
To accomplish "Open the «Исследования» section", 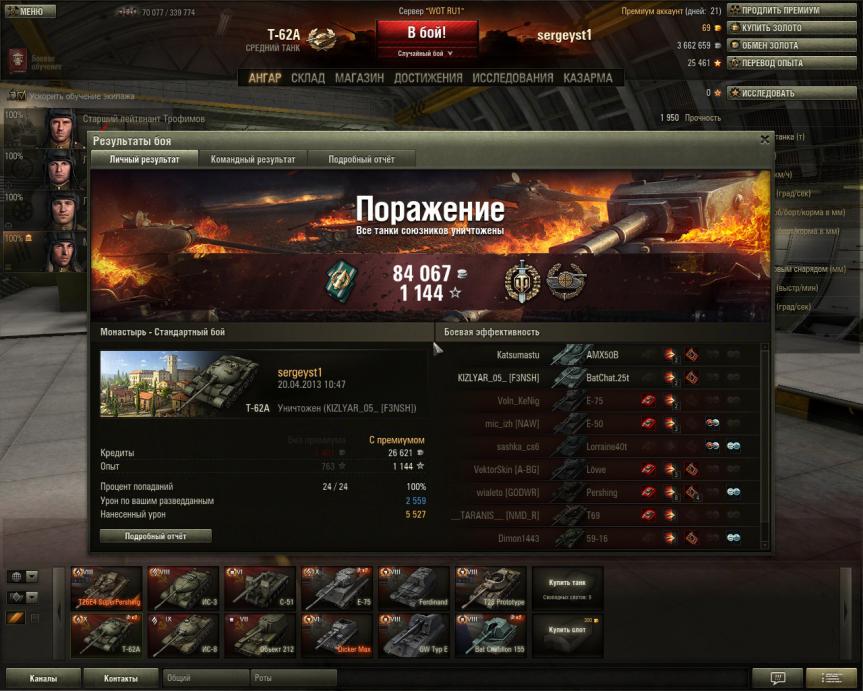I will tap(512, 78).
